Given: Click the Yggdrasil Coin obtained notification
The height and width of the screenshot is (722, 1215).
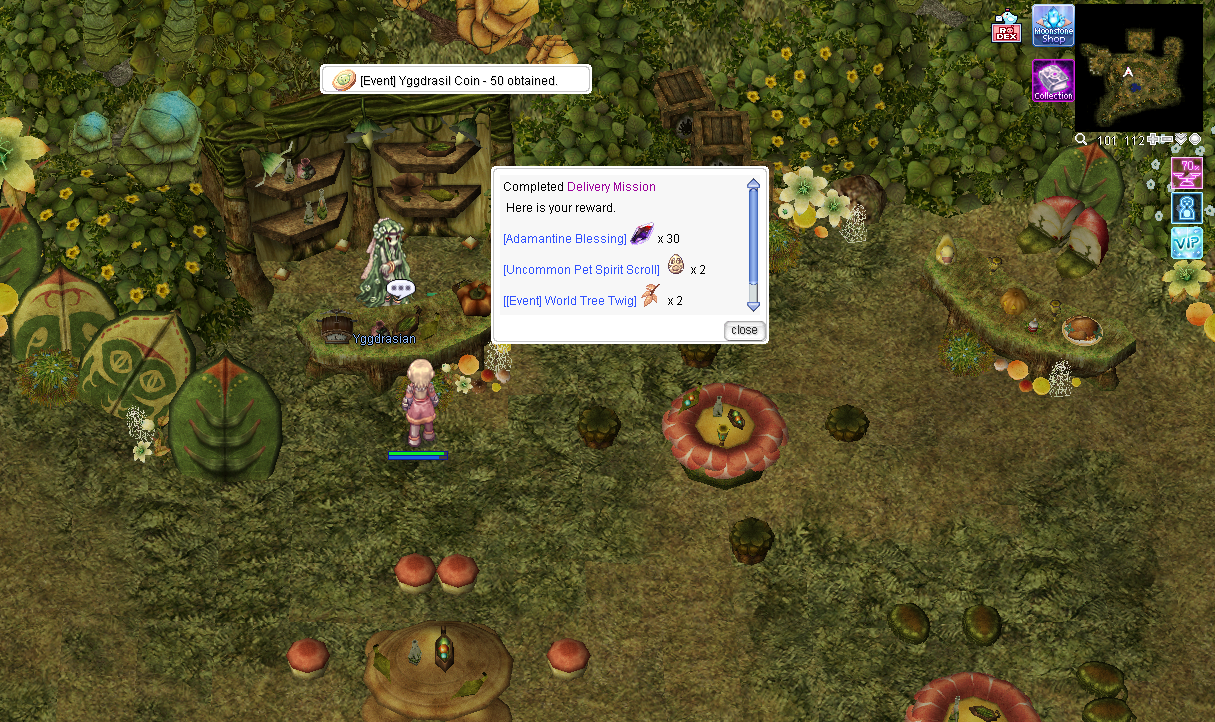Looking at the screenshot, I should (x=456, y=80).
